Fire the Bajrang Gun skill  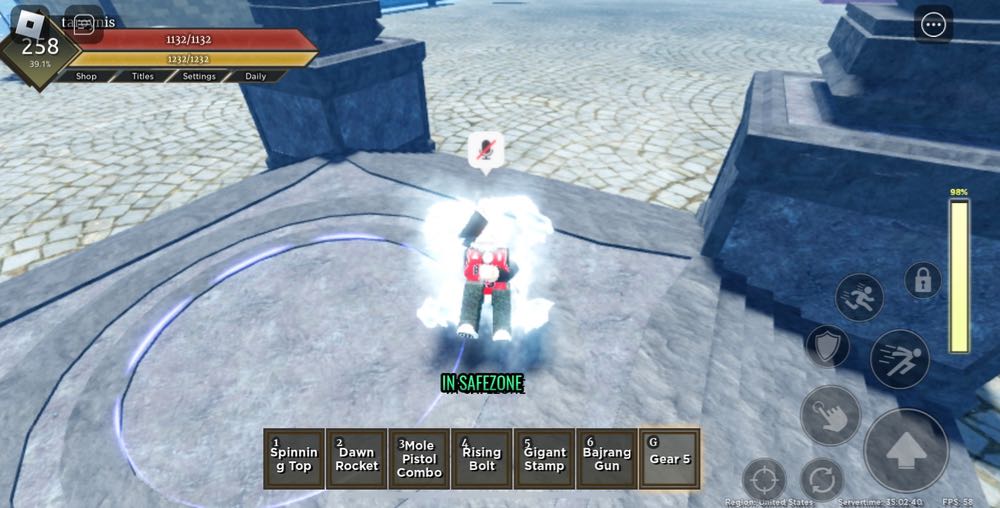click(x=606, y=459)
